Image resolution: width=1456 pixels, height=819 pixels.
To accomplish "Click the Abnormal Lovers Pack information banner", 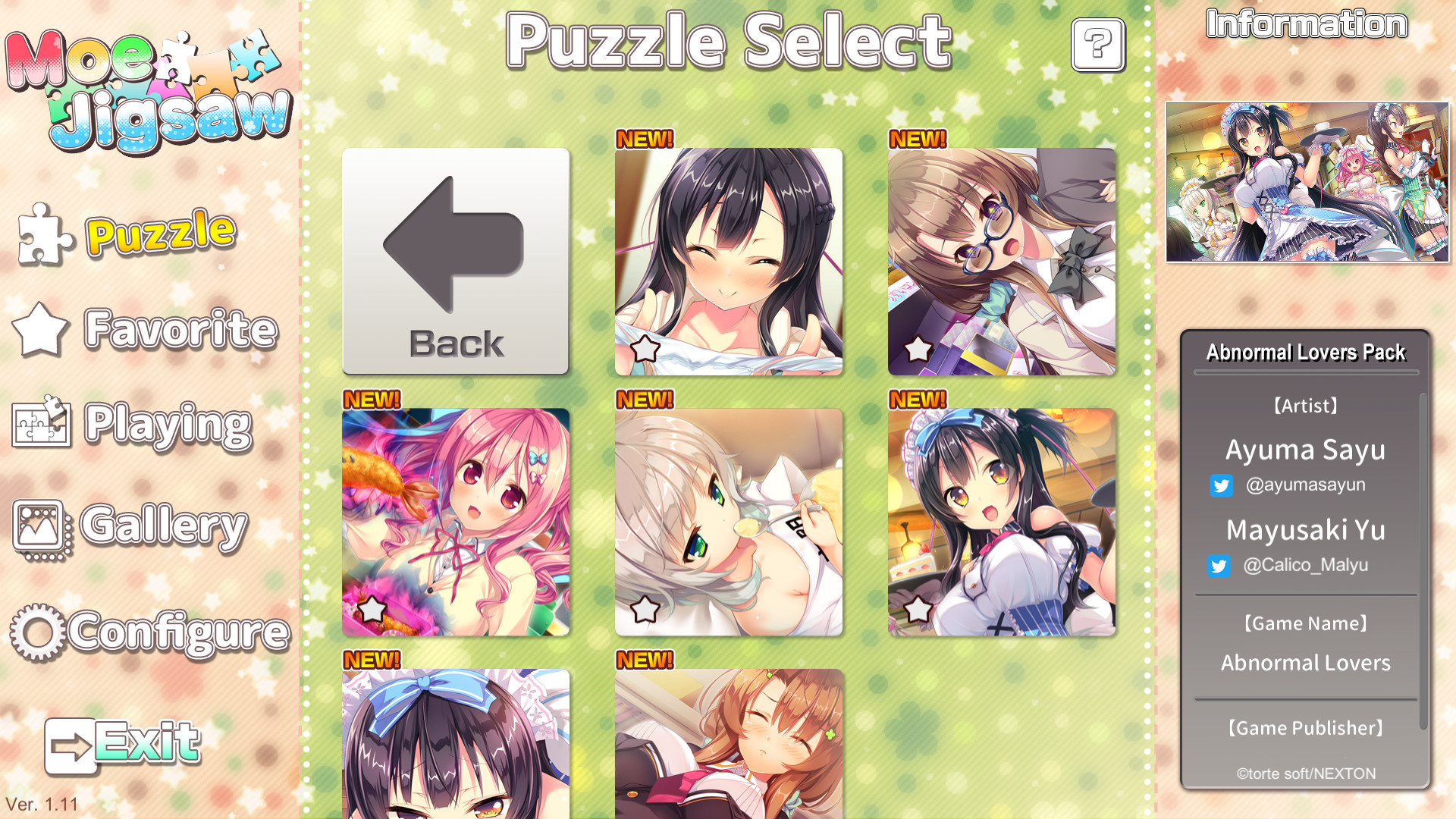I will click(1305, 352).
